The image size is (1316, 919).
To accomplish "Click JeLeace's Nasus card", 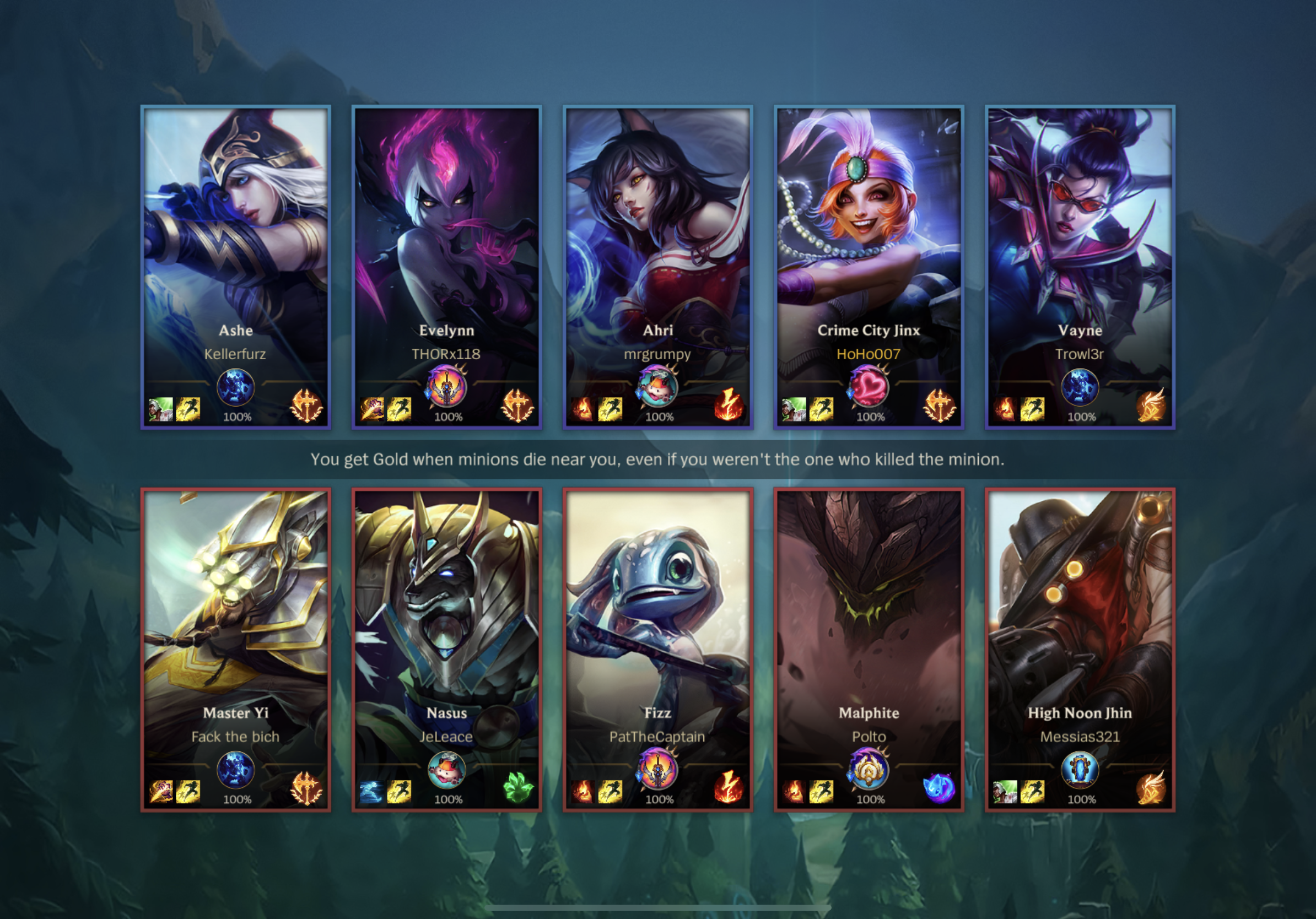I will click(446, 624).
